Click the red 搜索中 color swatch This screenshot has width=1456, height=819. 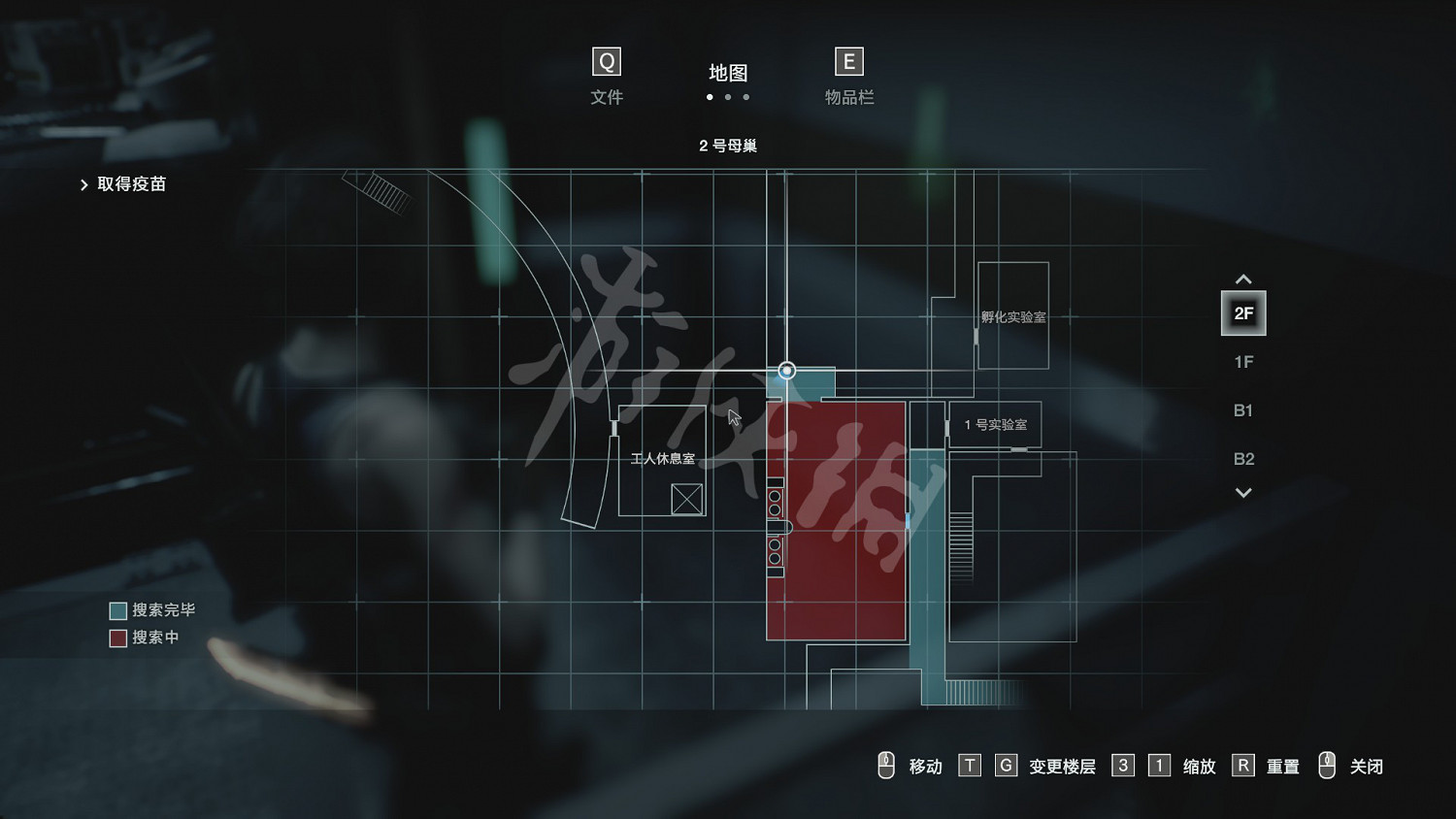pyautogui.click(x=116, y=639)
